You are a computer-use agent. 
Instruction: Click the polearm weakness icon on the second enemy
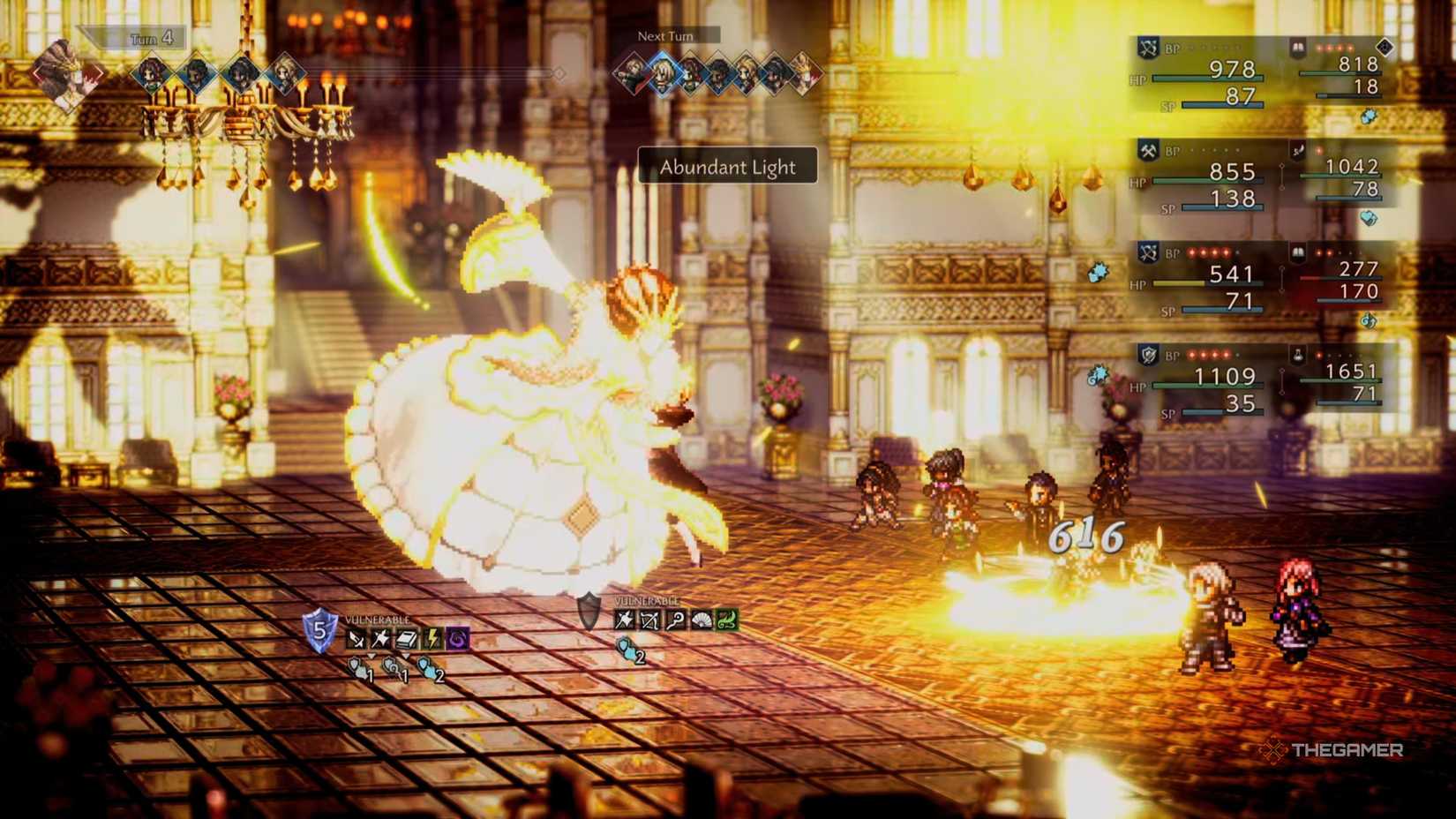[623, 620]
